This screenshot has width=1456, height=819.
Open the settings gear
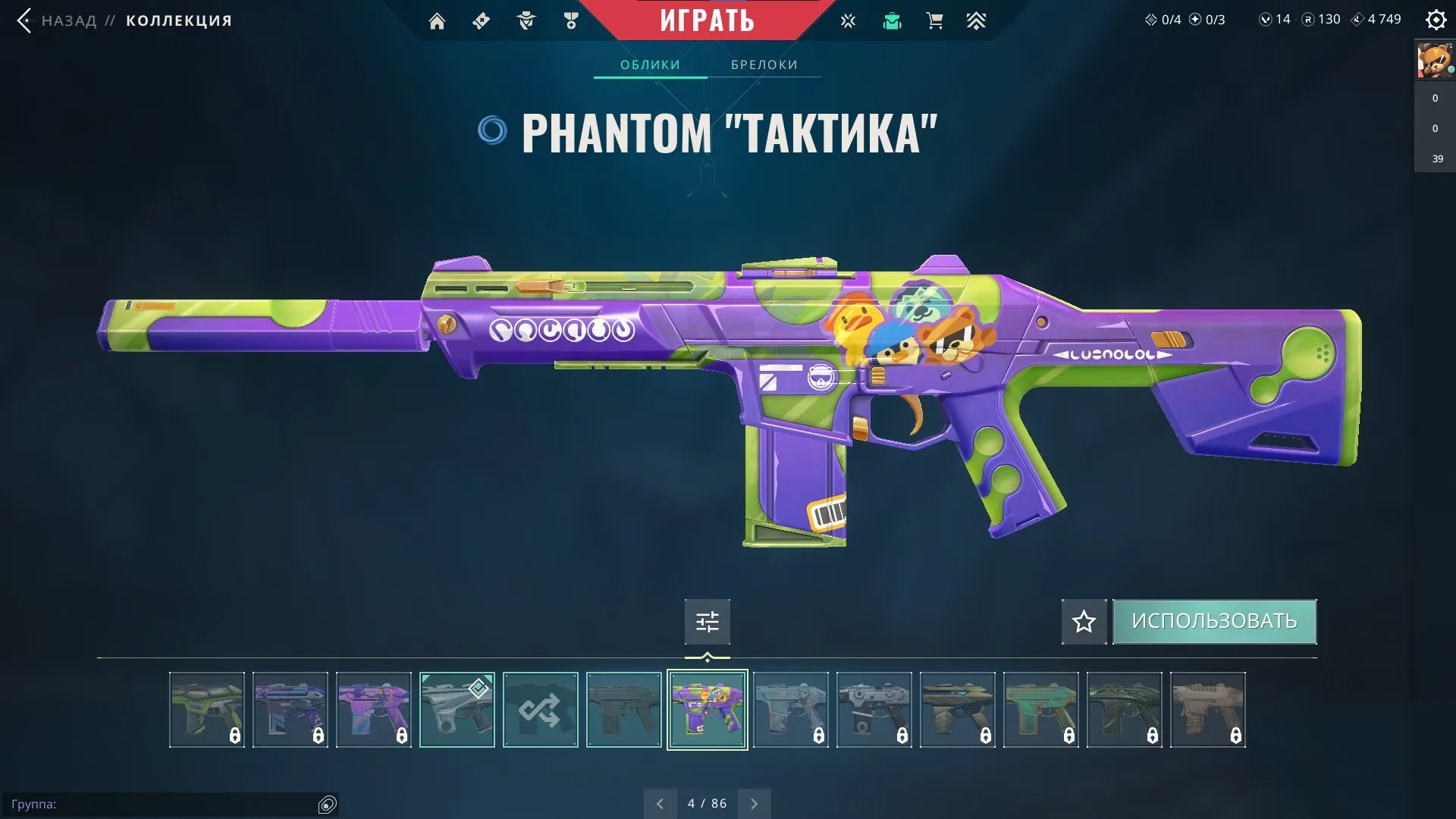1436,20
